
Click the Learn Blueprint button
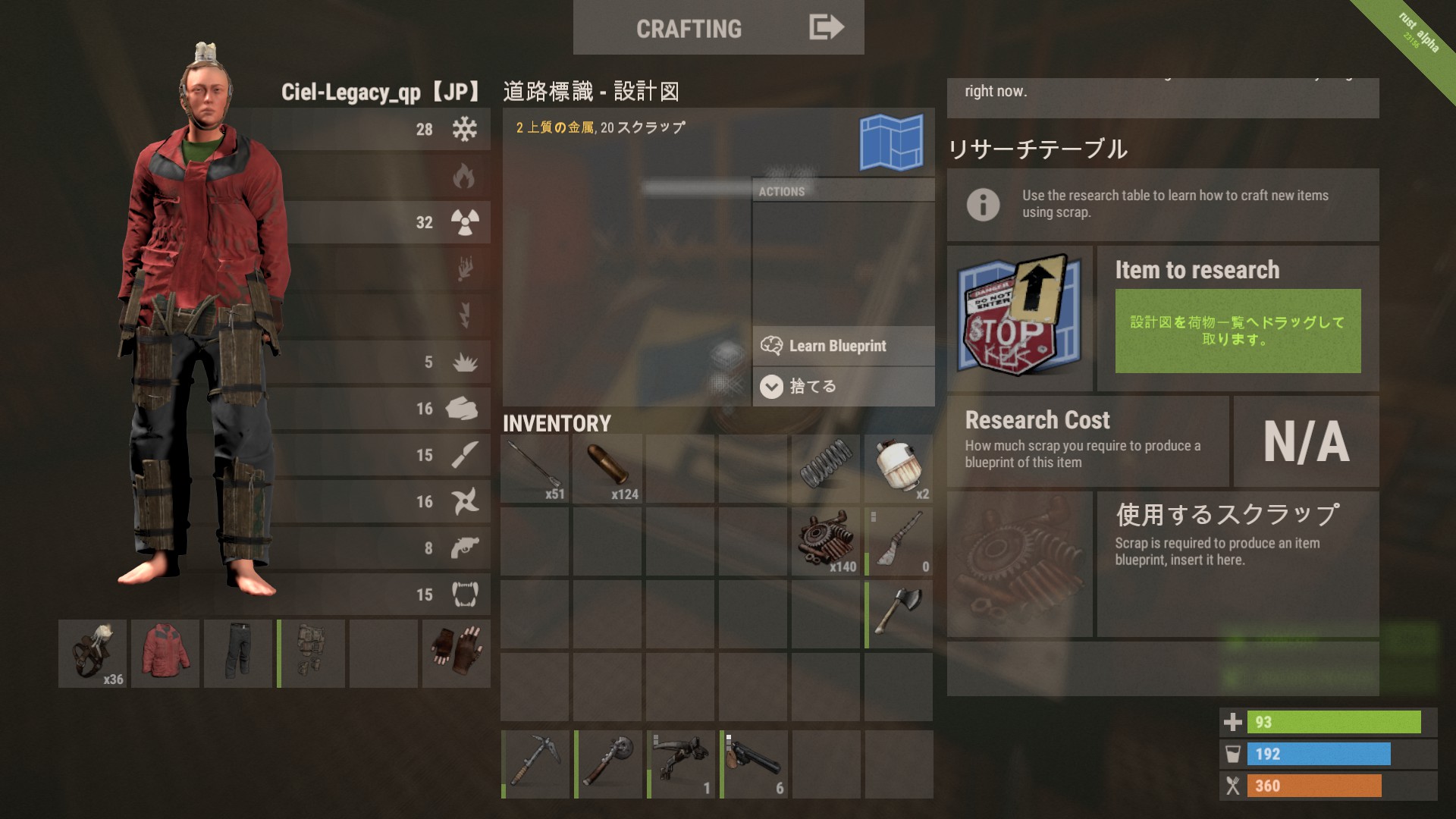836,346
